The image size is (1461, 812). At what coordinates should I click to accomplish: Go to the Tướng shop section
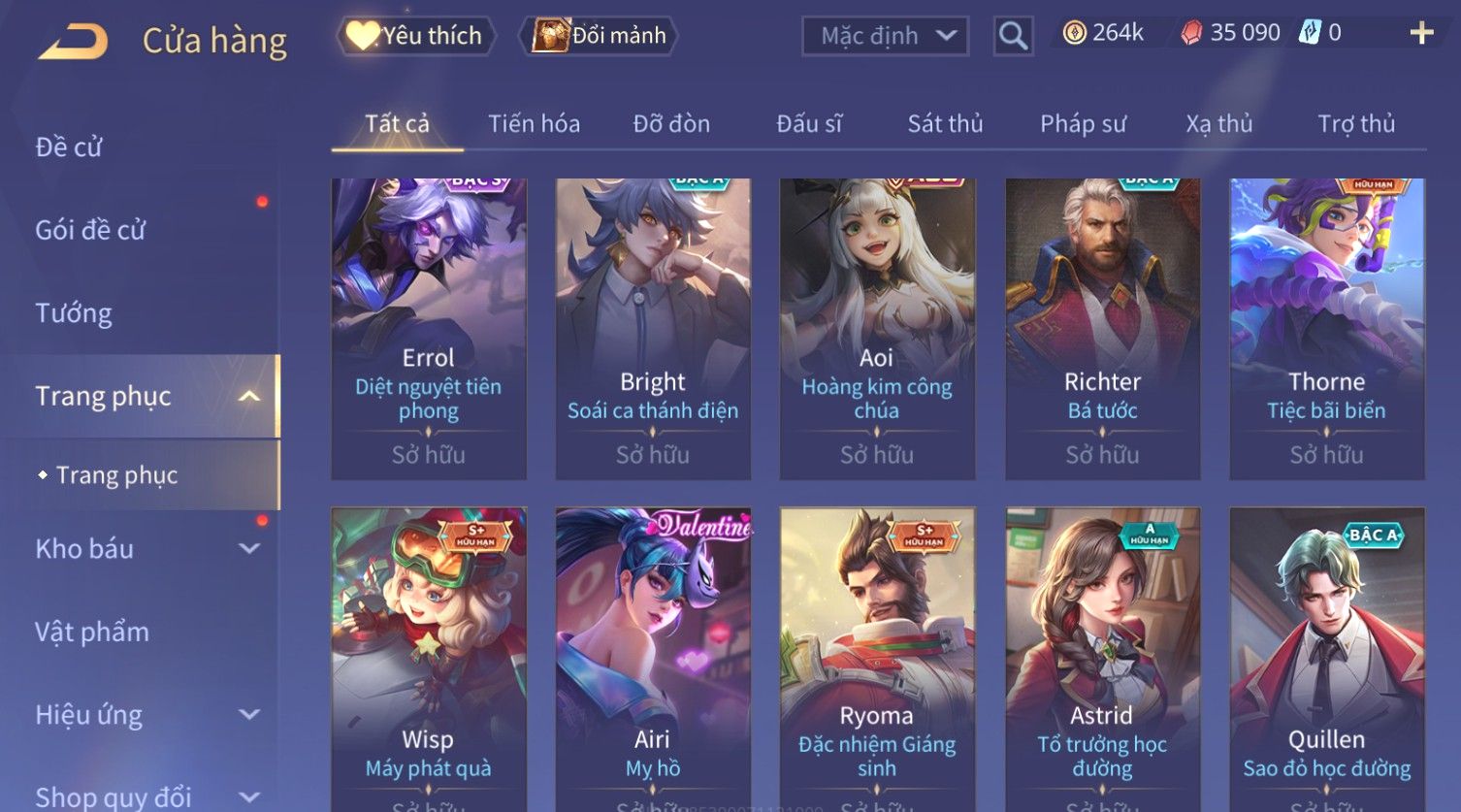coord(74,313)
